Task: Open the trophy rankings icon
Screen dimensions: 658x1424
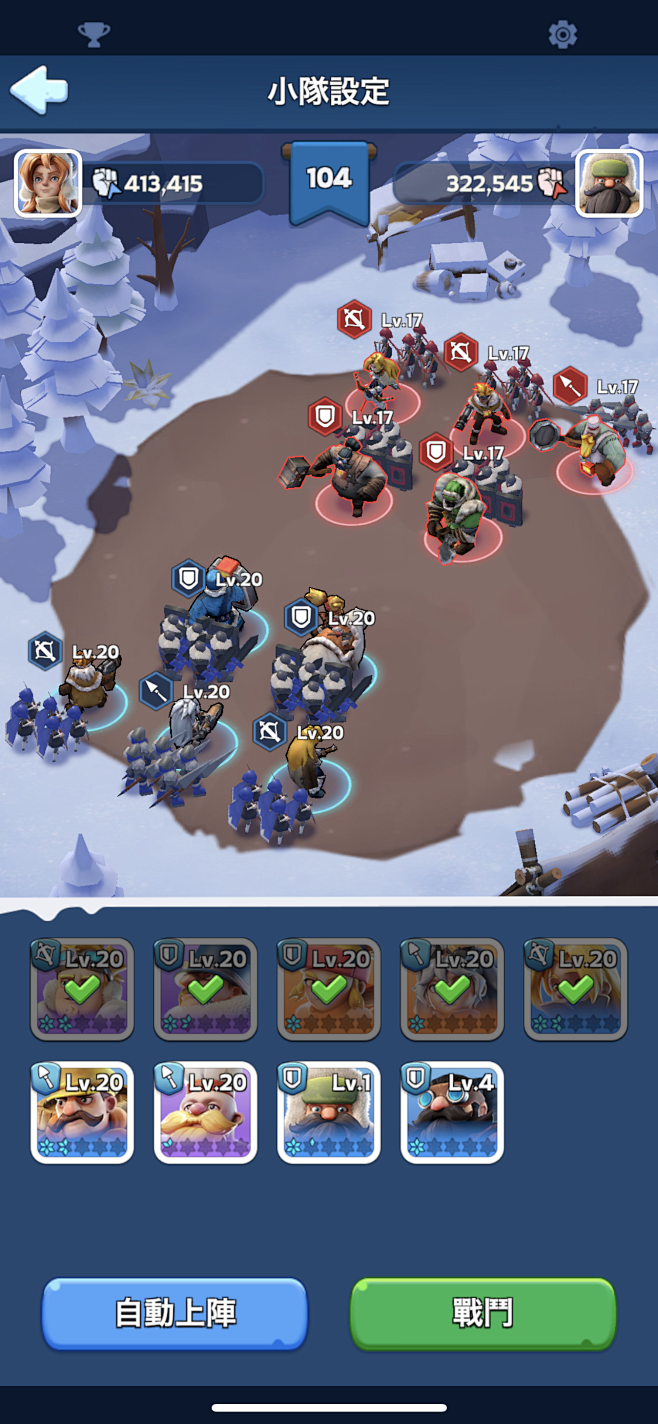Action: [94, 35]
